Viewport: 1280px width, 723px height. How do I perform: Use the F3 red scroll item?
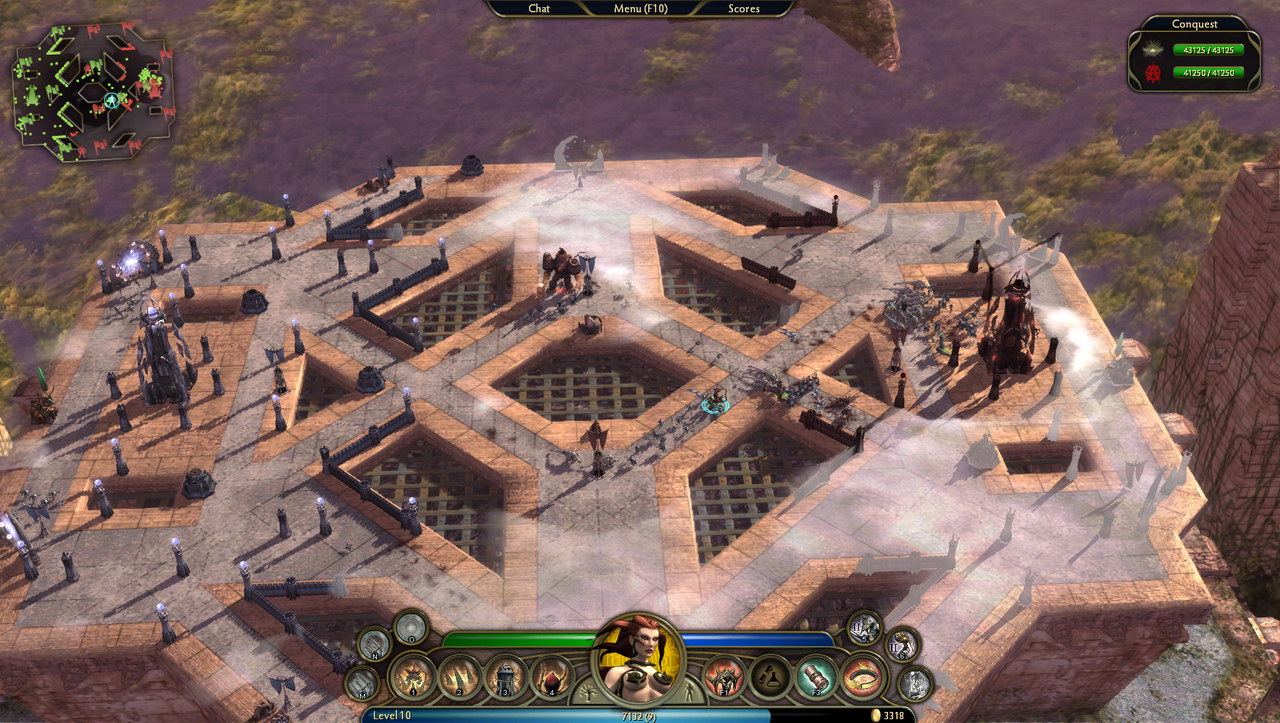point(816,676)
